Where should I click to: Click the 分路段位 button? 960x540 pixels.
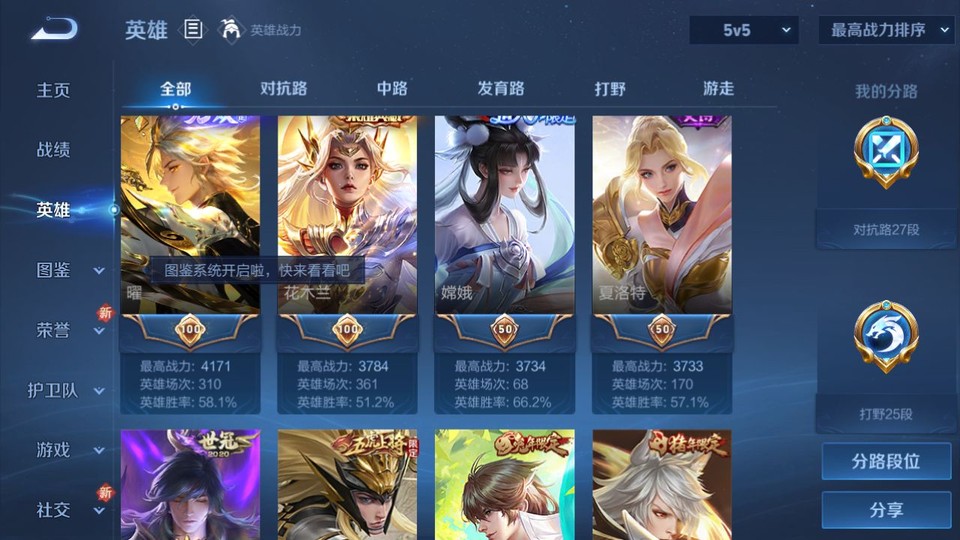click(x=886, y=462)
